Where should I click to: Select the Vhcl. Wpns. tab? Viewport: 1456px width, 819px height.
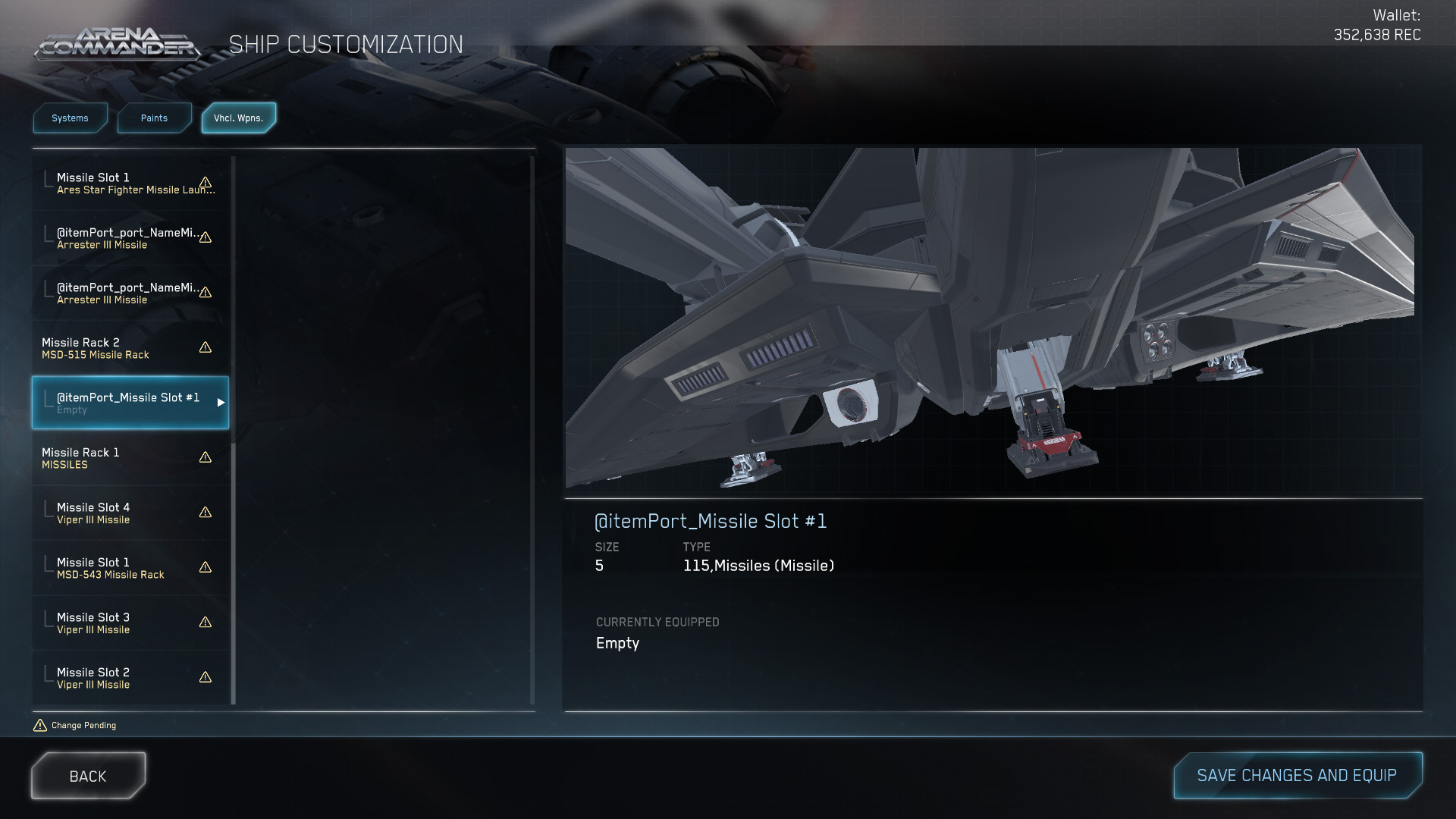point(239,118)
